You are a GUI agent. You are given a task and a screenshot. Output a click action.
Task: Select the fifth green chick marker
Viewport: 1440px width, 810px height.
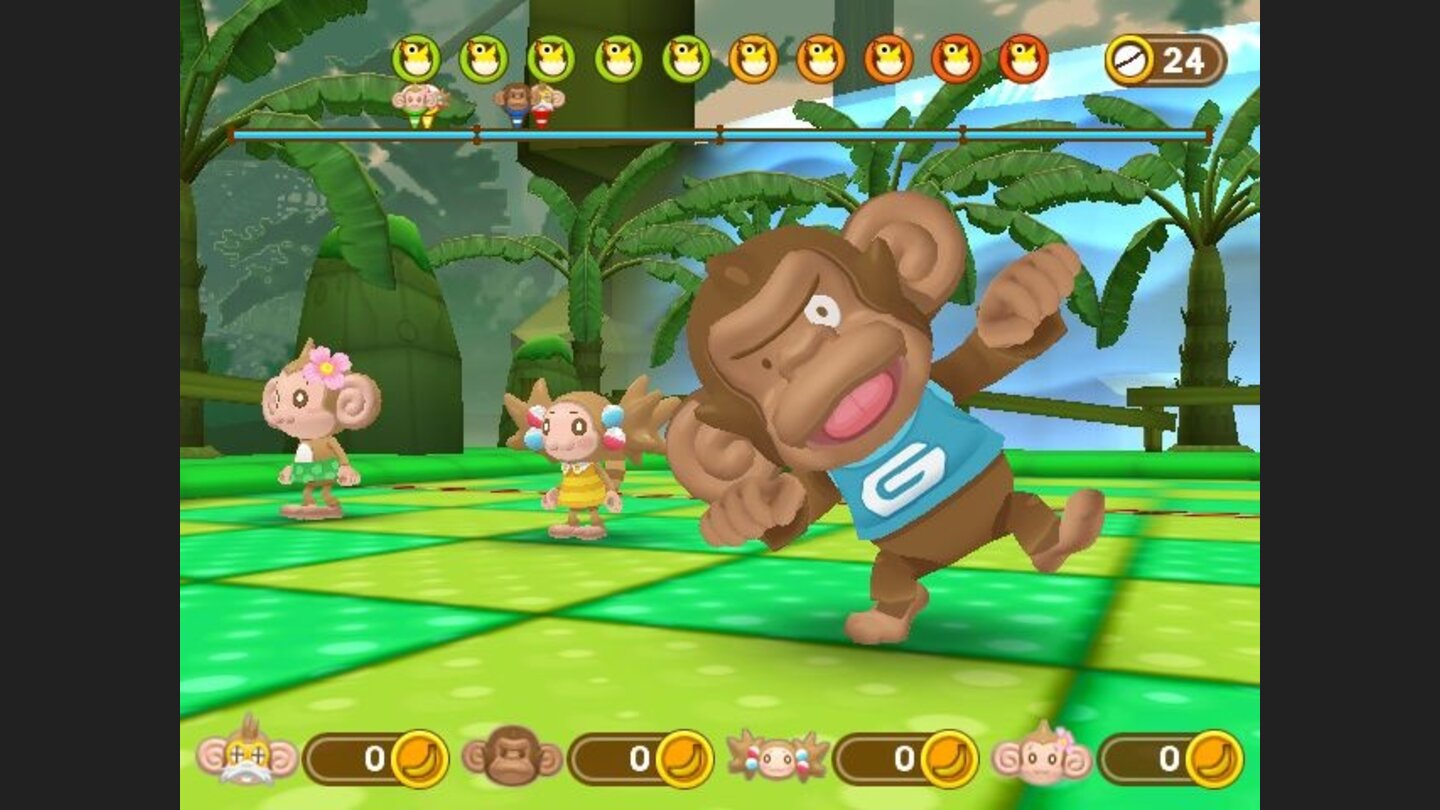pyautogui.click(x=686, y=58)
